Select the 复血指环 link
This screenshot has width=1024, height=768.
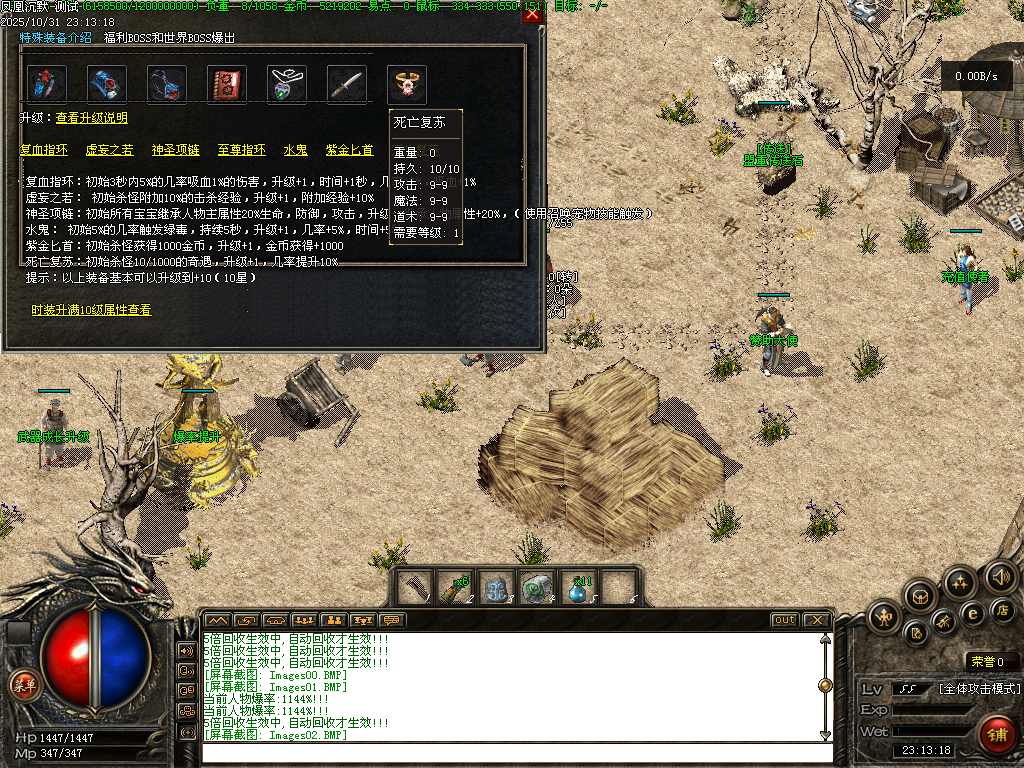pyautogui.click(x=44, y=150)
